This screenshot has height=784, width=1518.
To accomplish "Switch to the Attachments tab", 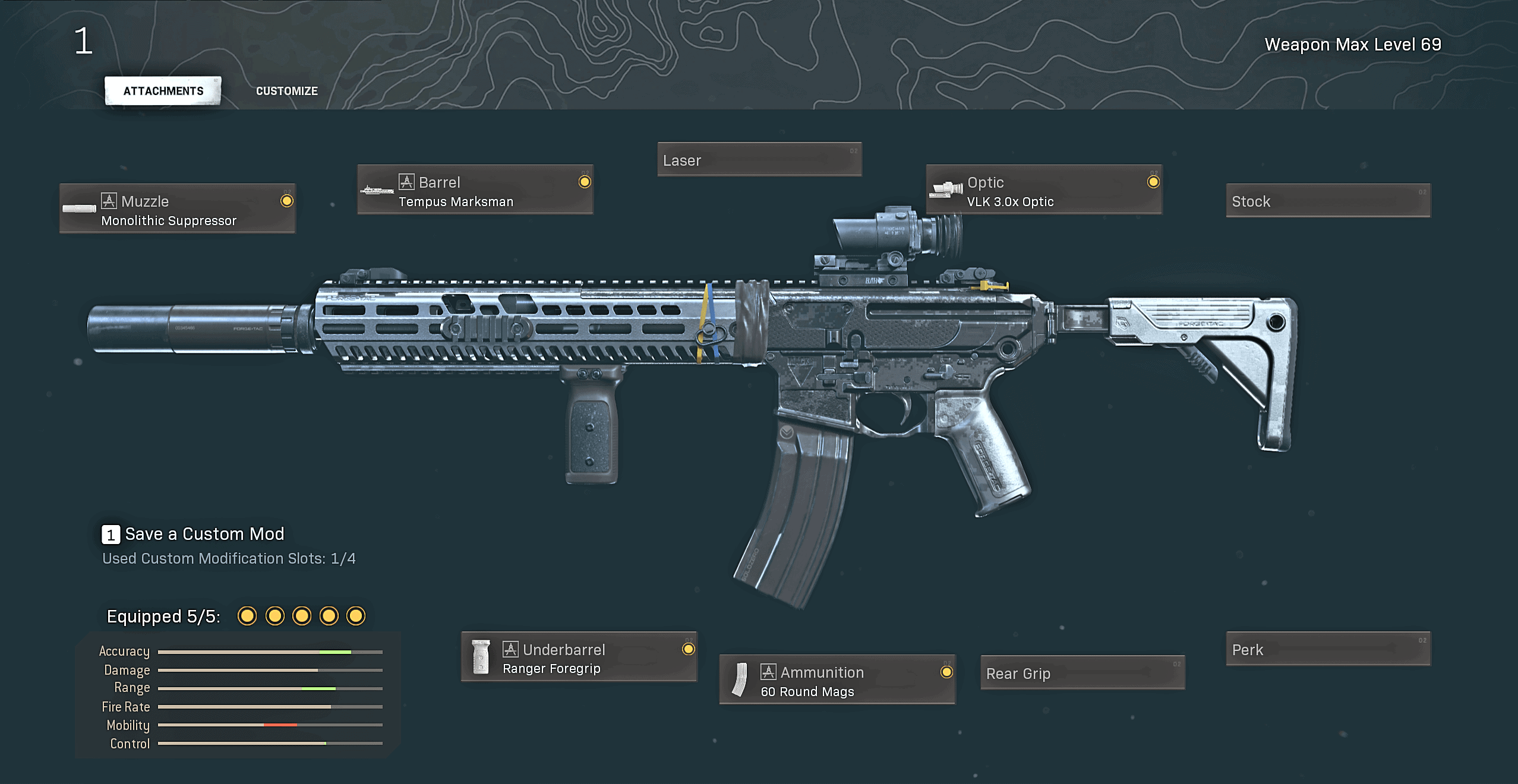I will point(162,90).
